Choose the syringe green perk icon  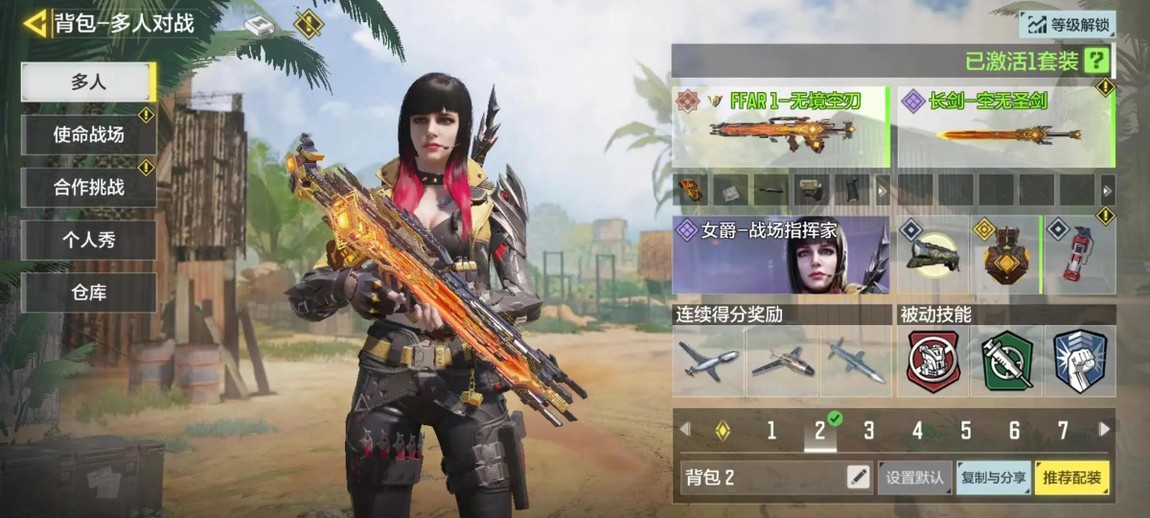coord(1006,360)
